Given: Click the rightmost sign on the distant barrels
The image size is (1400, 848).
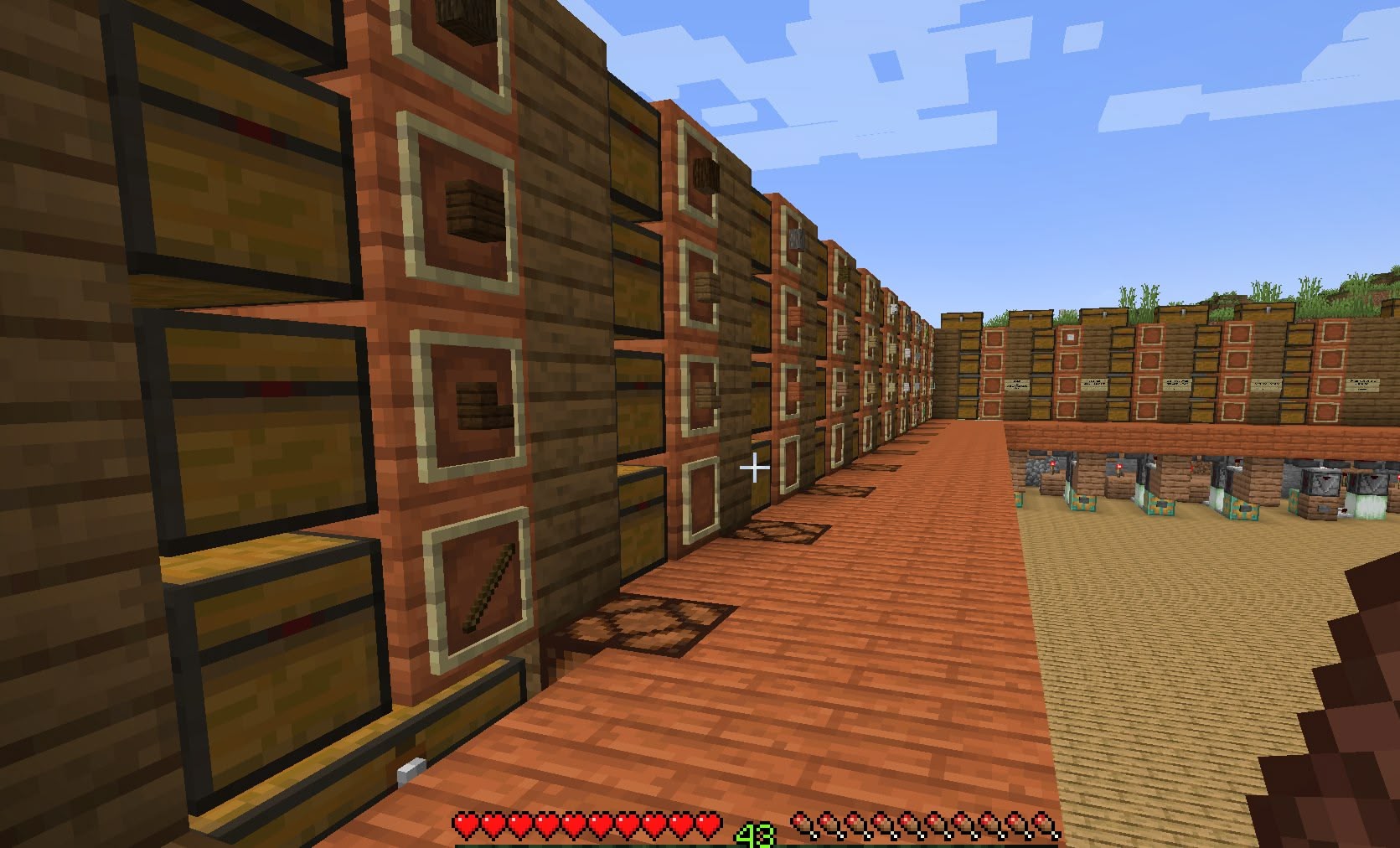Looking at the screenshot, I should click(1363, 385).
